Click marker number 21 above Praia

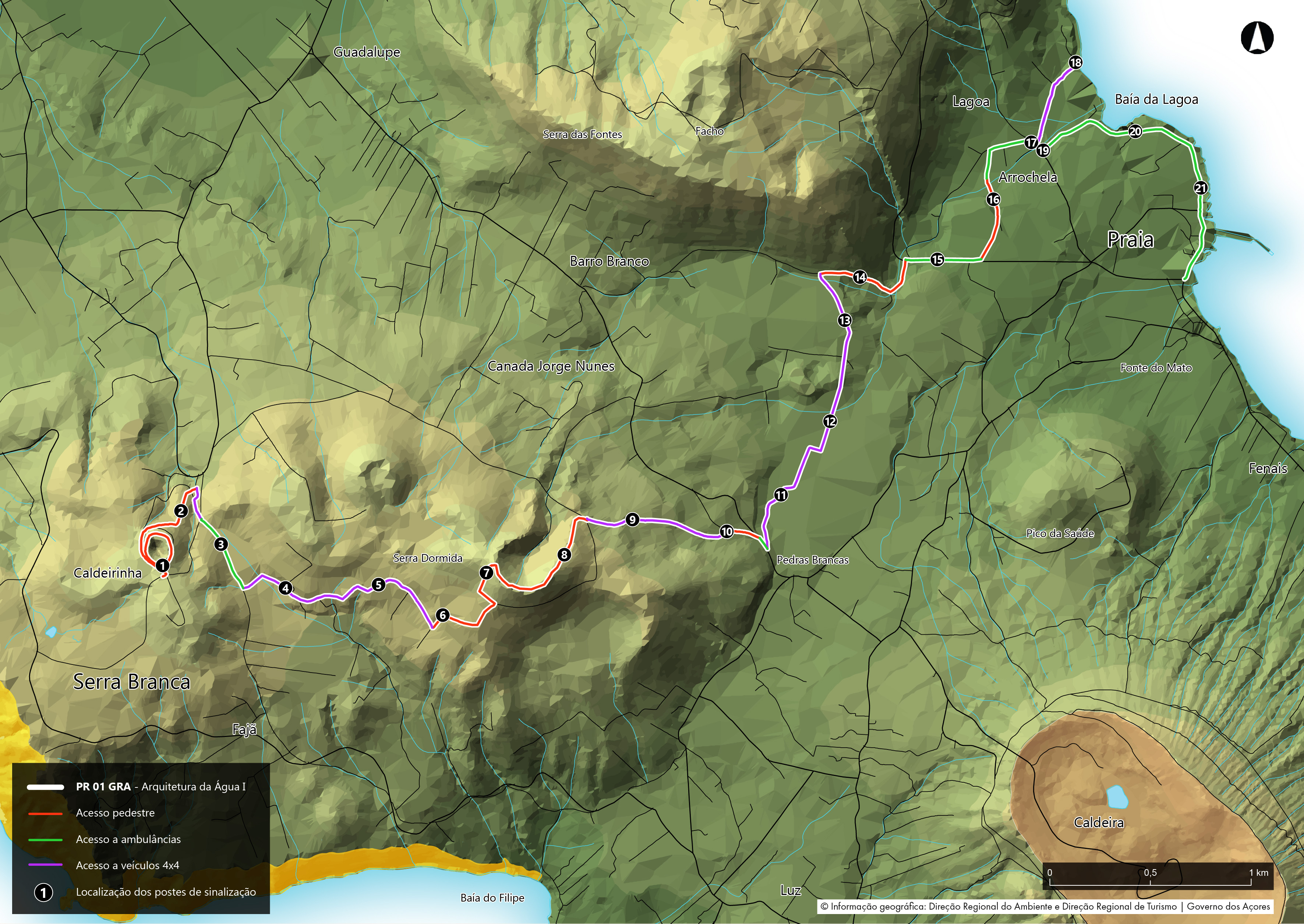click(x=1201, y=188)
